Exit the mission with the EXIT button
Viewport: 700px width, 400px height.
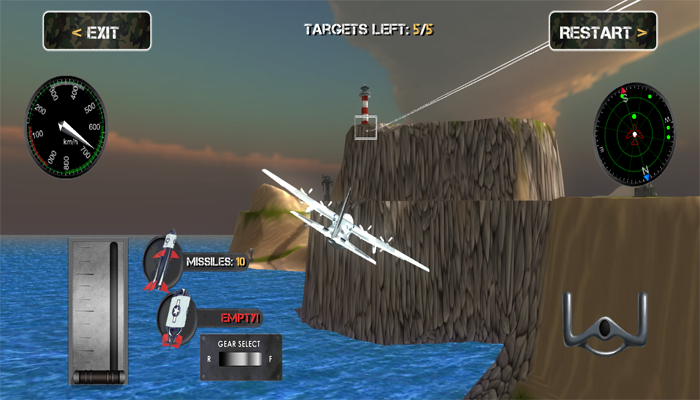click(x=96, y=32)
